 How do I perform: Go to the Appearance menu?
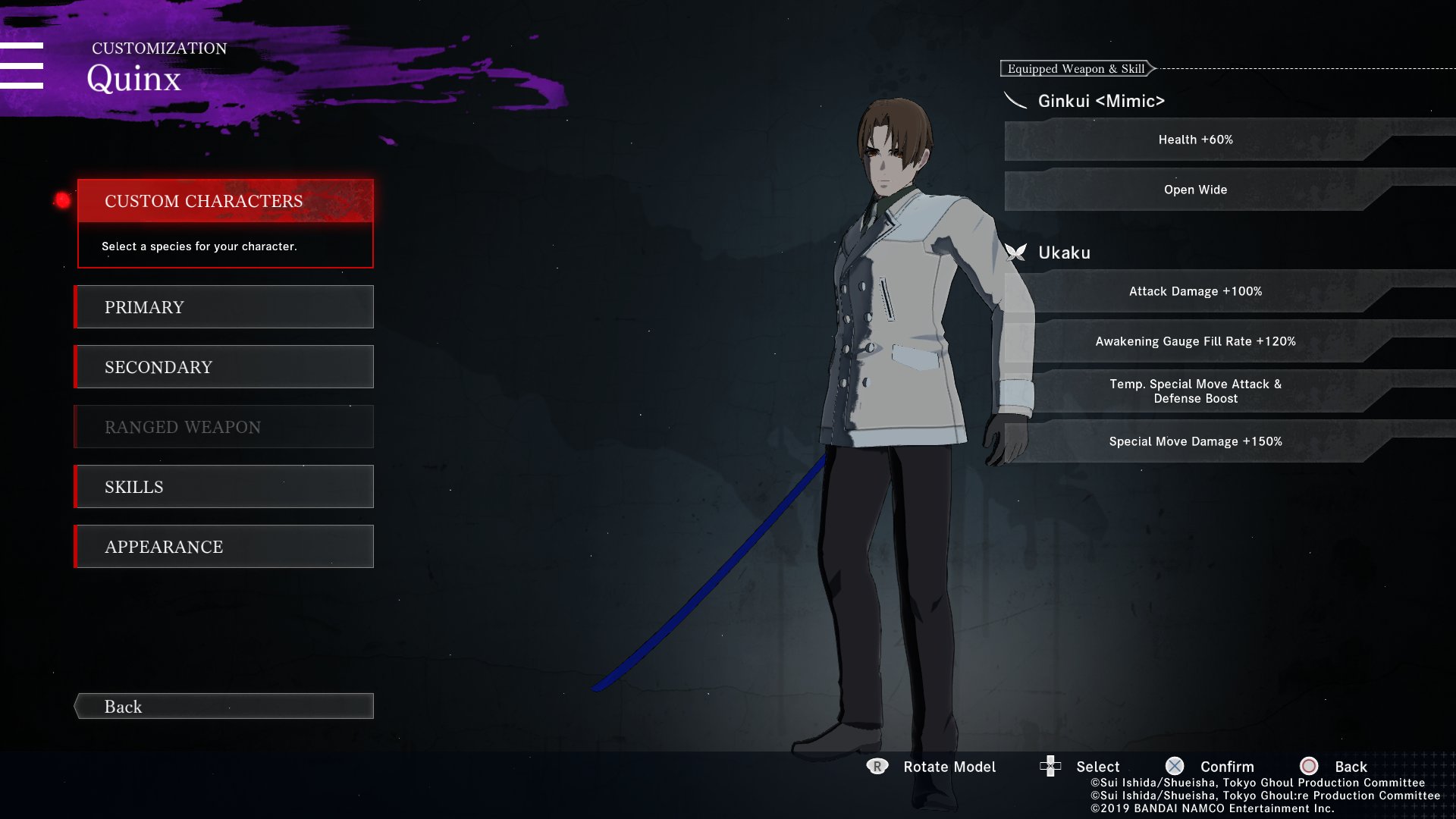[x=224, y=547]
